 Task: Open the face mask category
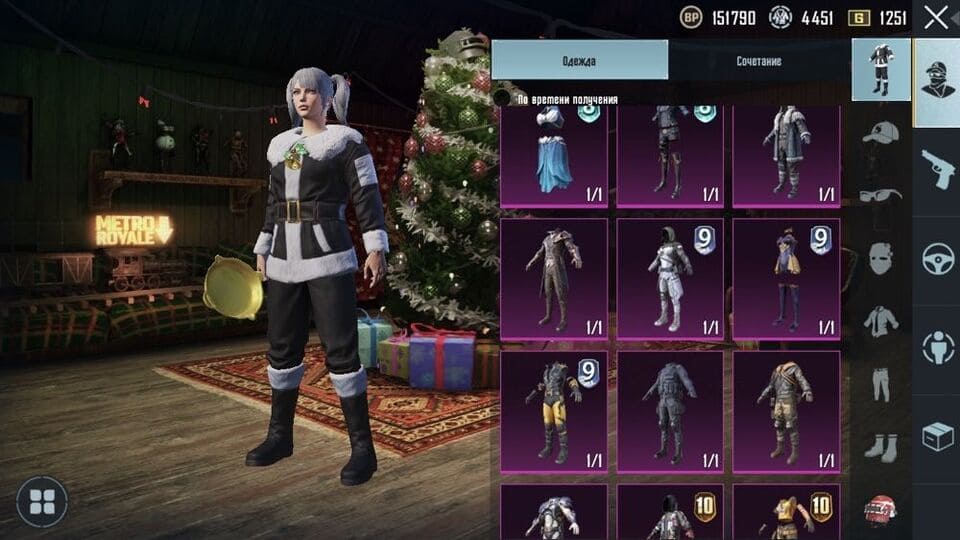coord(881,259)
